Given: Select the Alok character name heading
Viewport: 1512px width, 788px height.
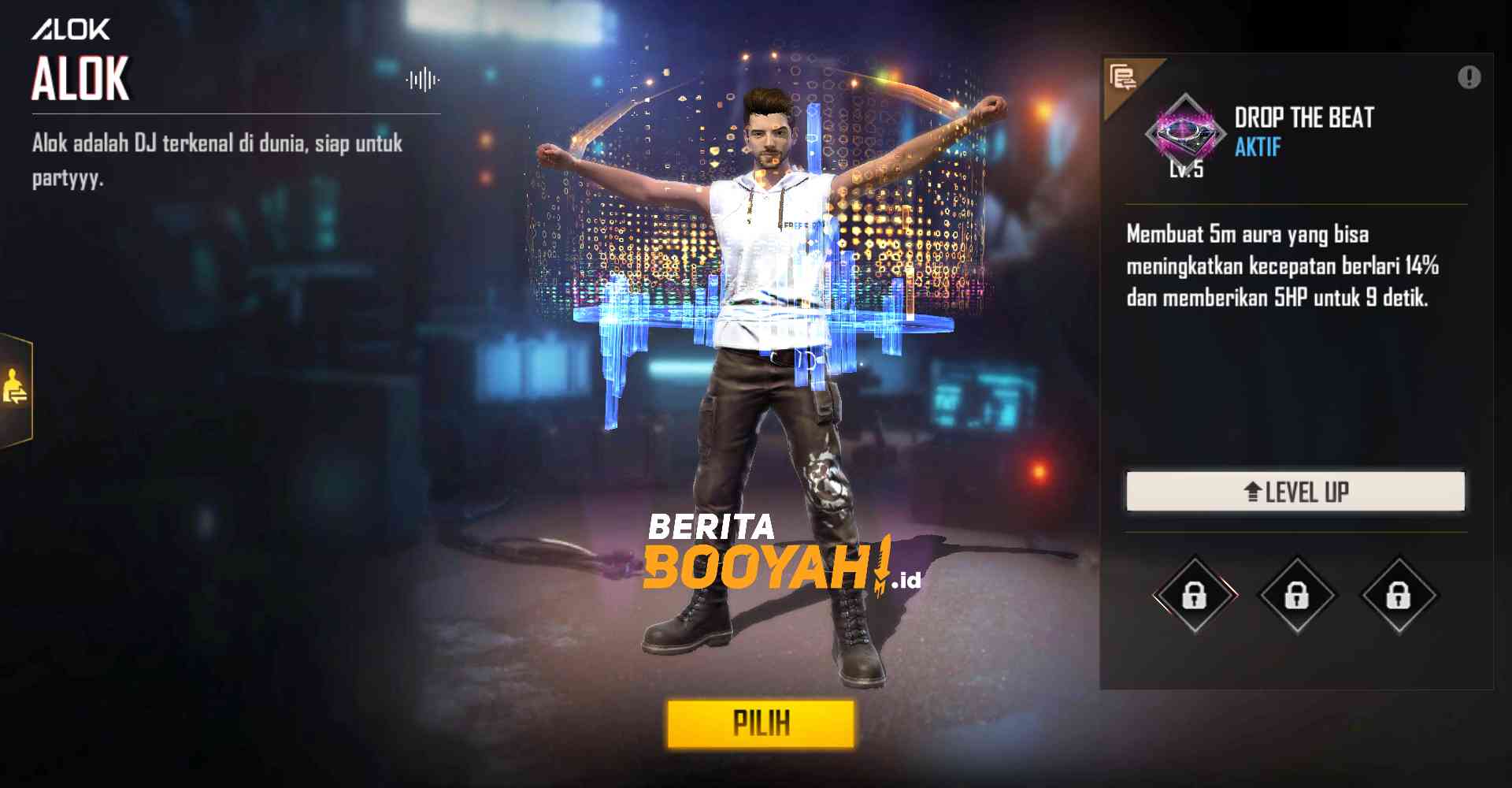Looking at the screenshot, I should [80, 78].
